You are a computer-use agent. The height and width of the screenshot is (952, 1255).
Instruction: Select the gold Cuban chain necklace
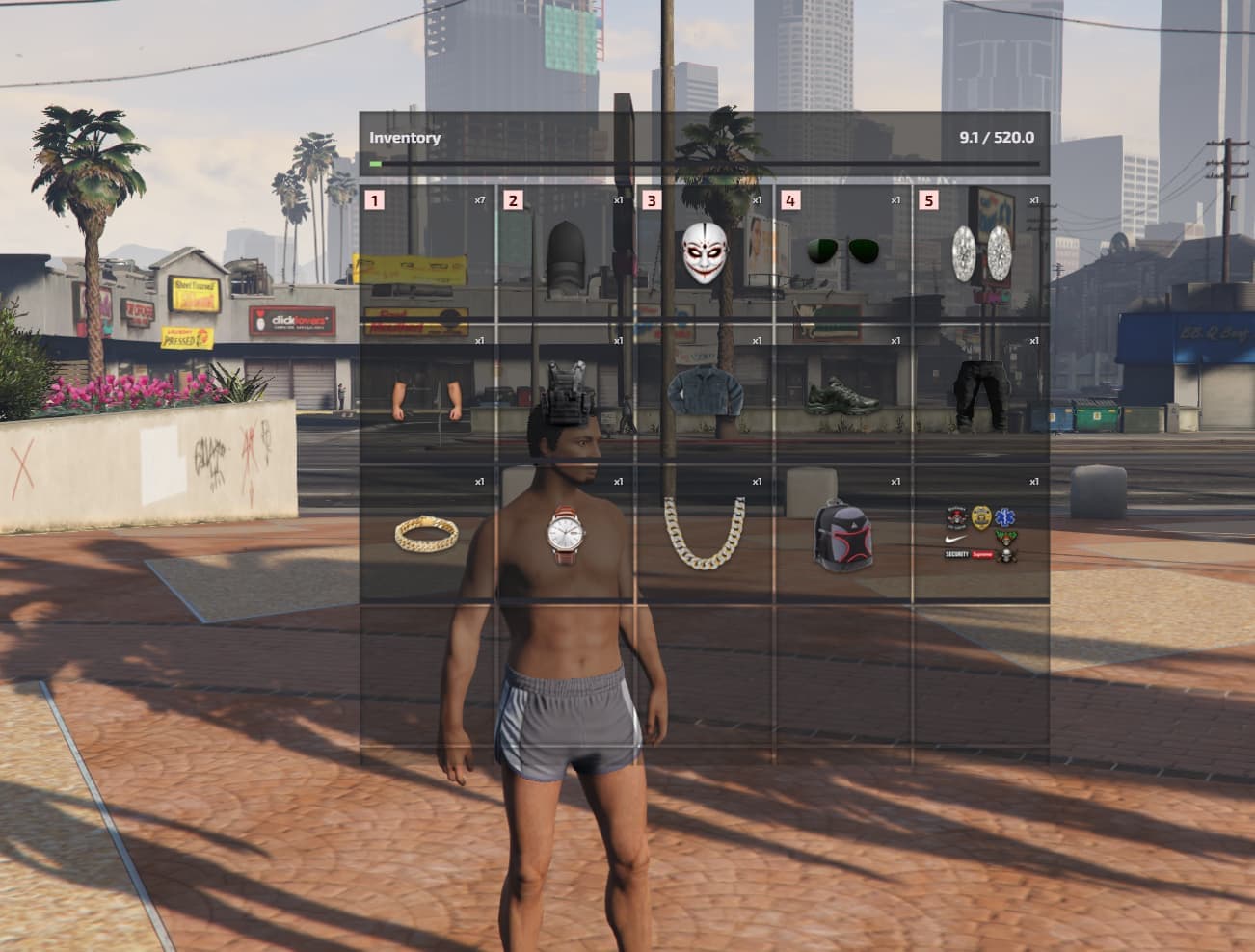pyautogui.click(x=703, y=536)
